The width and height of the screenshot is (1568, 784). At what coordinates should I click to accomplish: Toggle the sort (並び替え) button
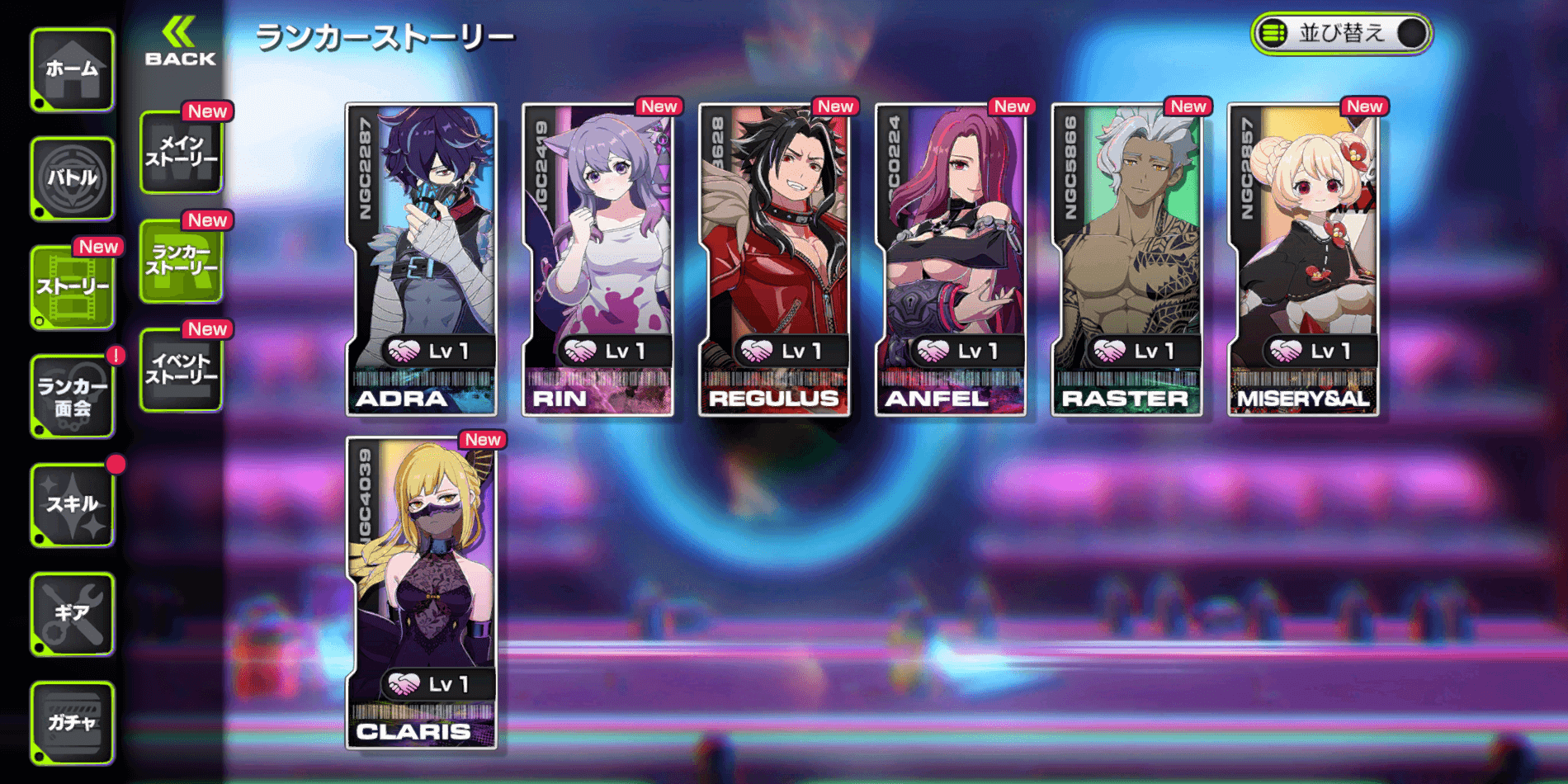click(x=1341, y=34)
